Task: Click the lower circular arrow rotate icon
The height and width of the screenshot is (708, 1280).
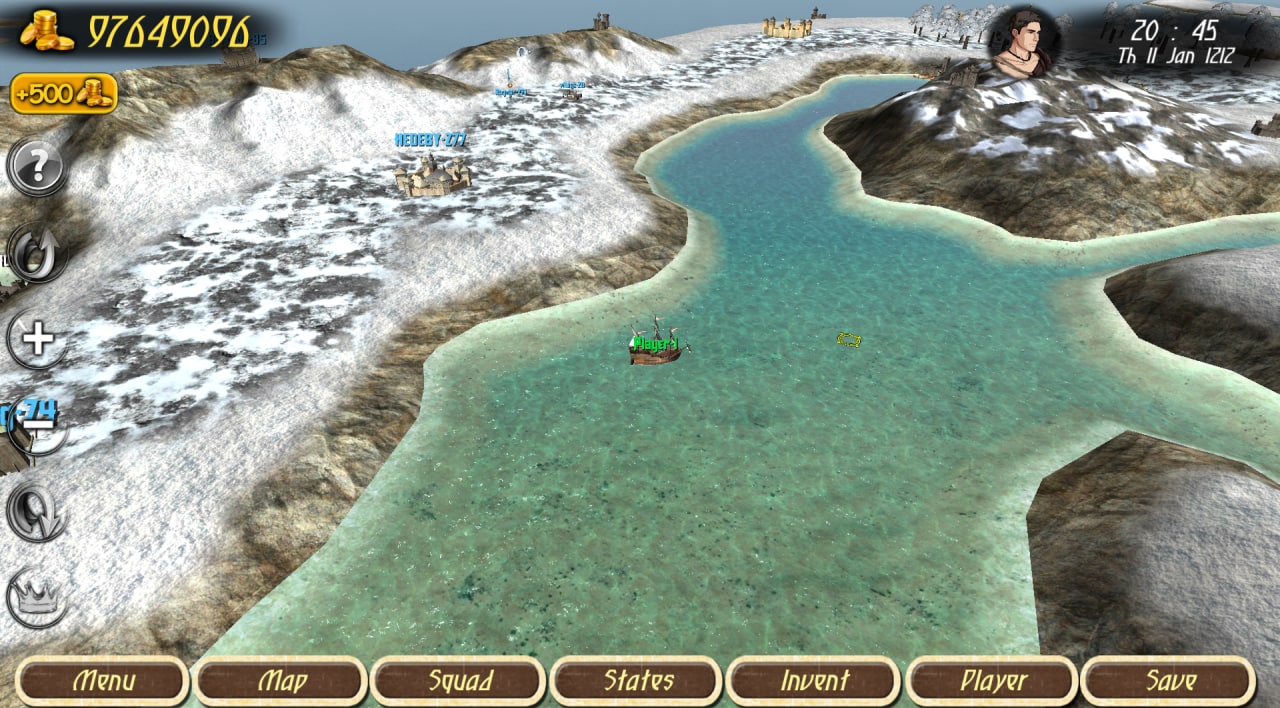Action: click(x=38, y=513)
